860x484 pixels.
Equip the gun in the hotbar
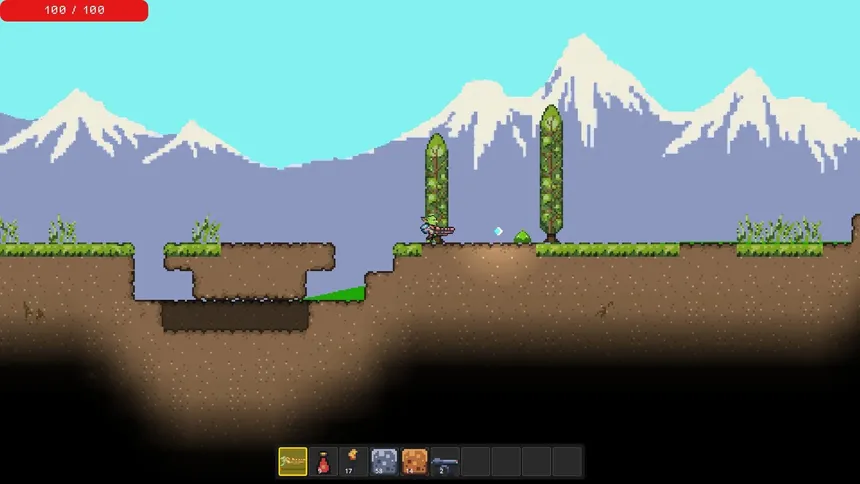point(446,461)
